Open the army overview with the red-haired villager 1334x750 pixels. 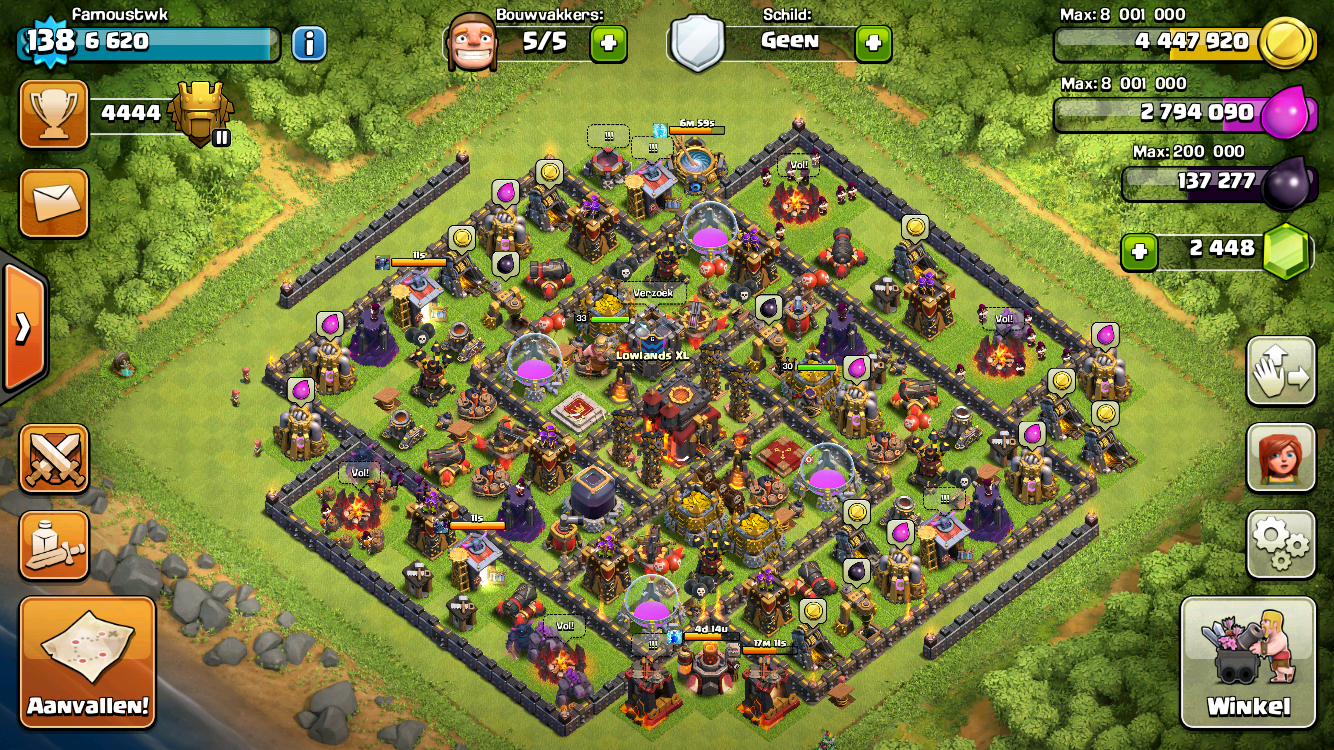1281,457
